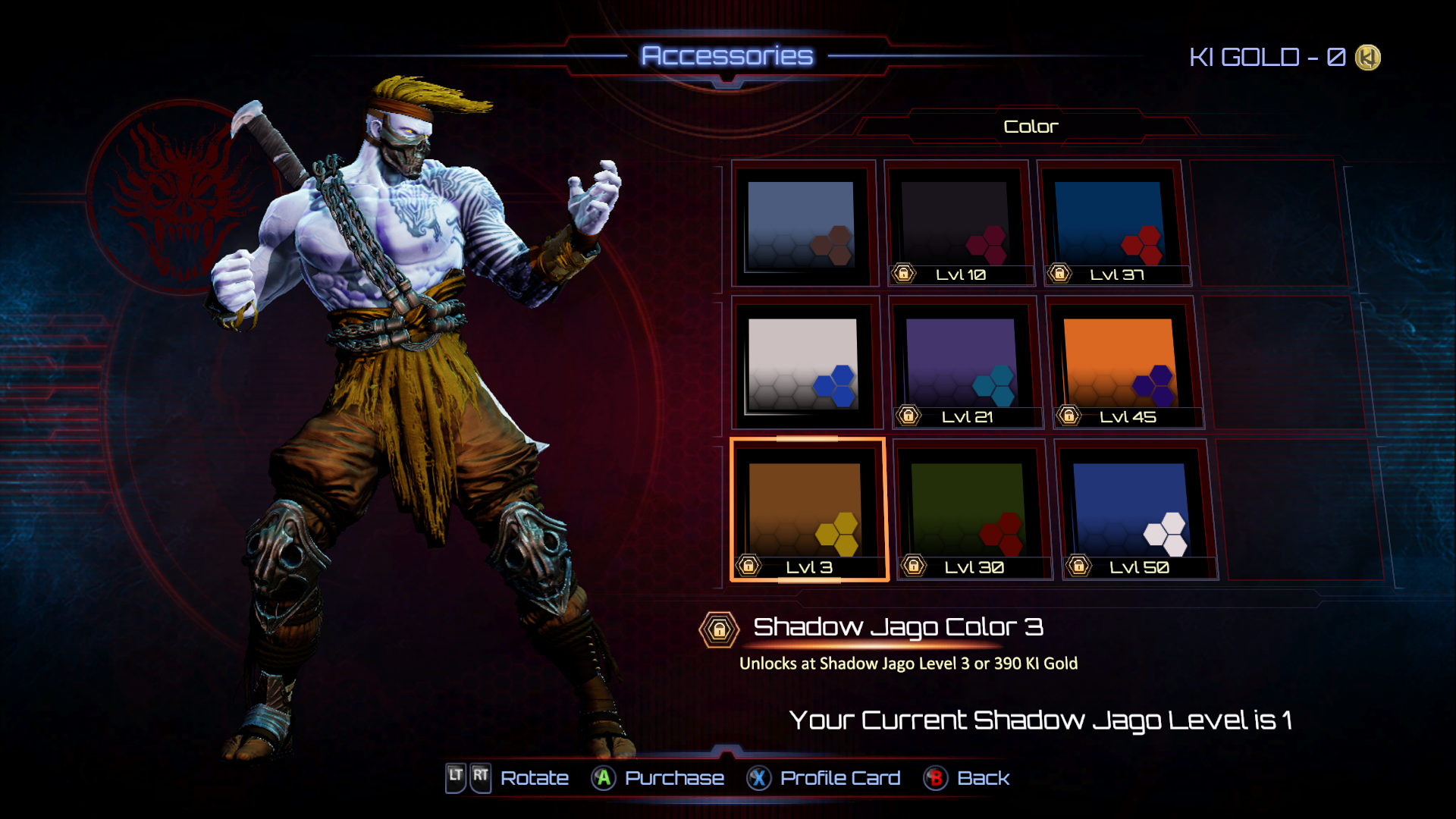Screen dimensions: 1456x819
Task: Open the Color category header
Action: point(1030,127)
